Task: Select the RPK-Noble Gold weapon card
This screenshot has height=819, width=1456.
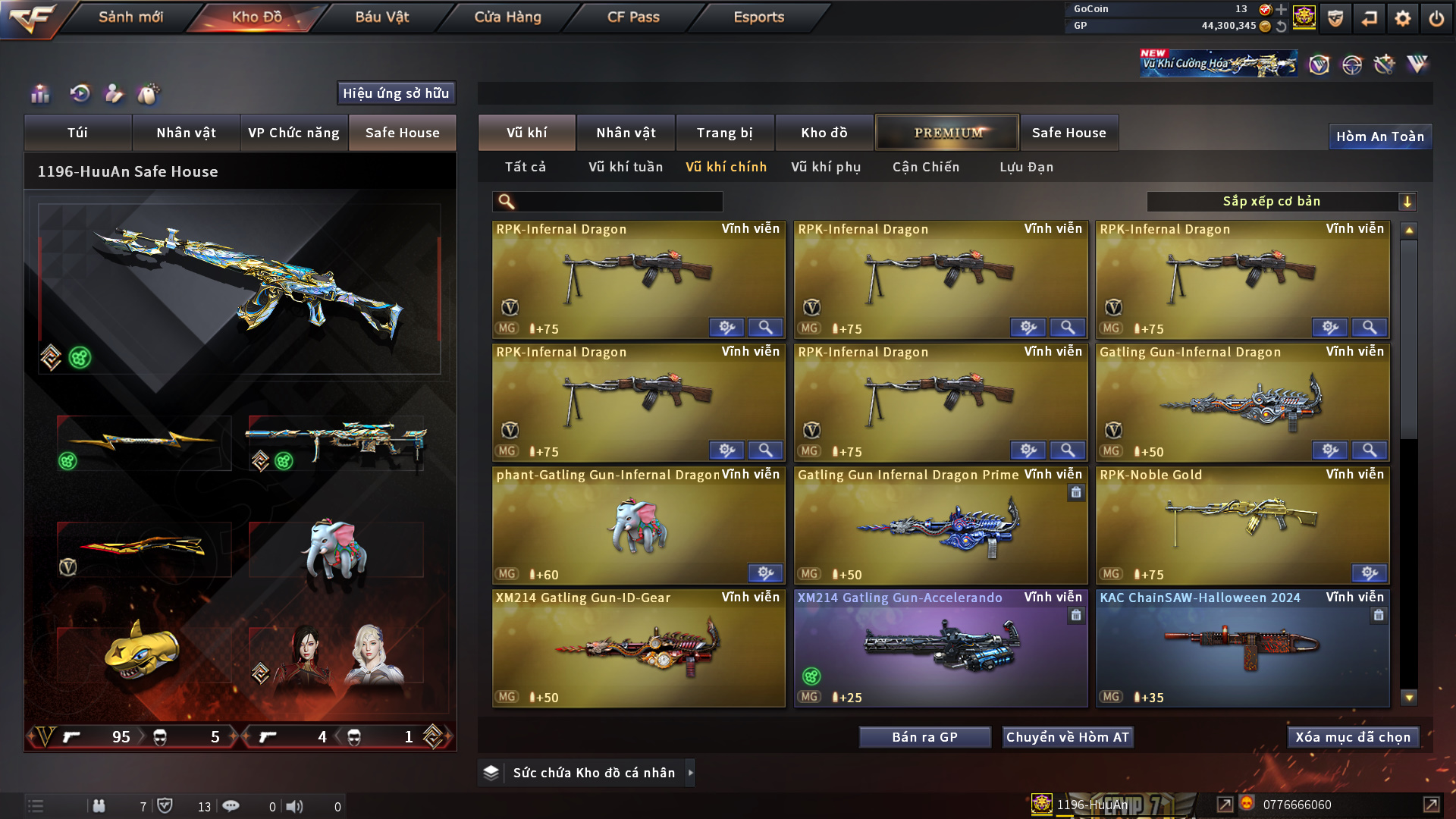Action: [x=1242, y=525]
